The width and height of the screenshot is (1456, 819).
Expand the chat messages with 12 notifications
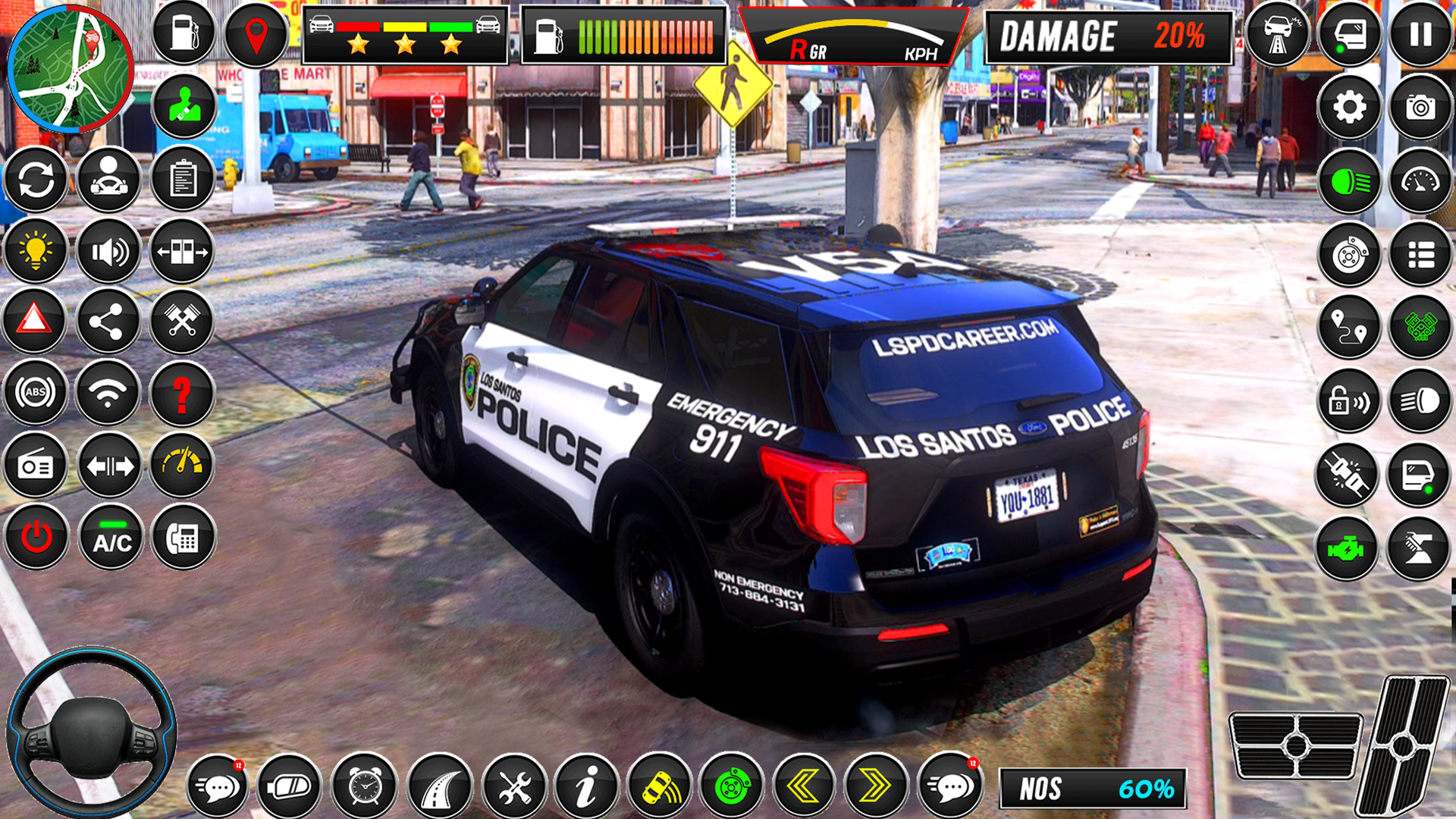218,786
